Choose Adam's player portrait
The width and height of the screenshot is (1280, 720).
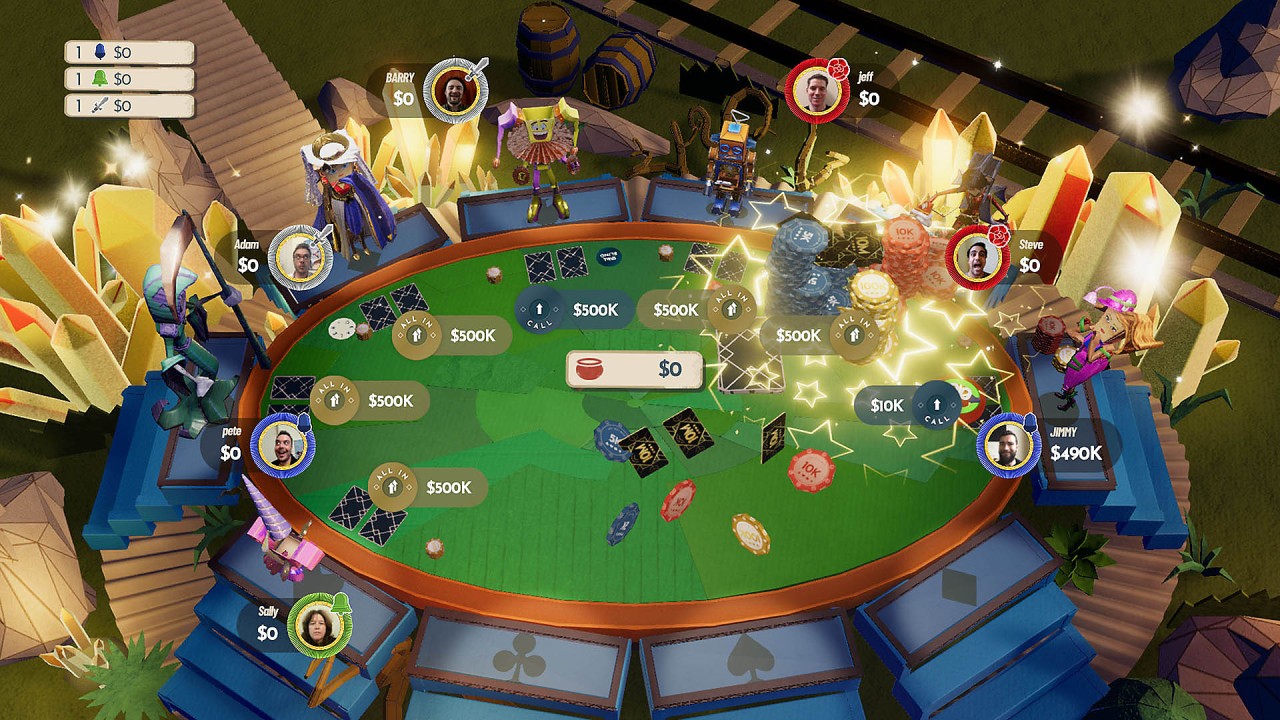click(x=300, y=258)
